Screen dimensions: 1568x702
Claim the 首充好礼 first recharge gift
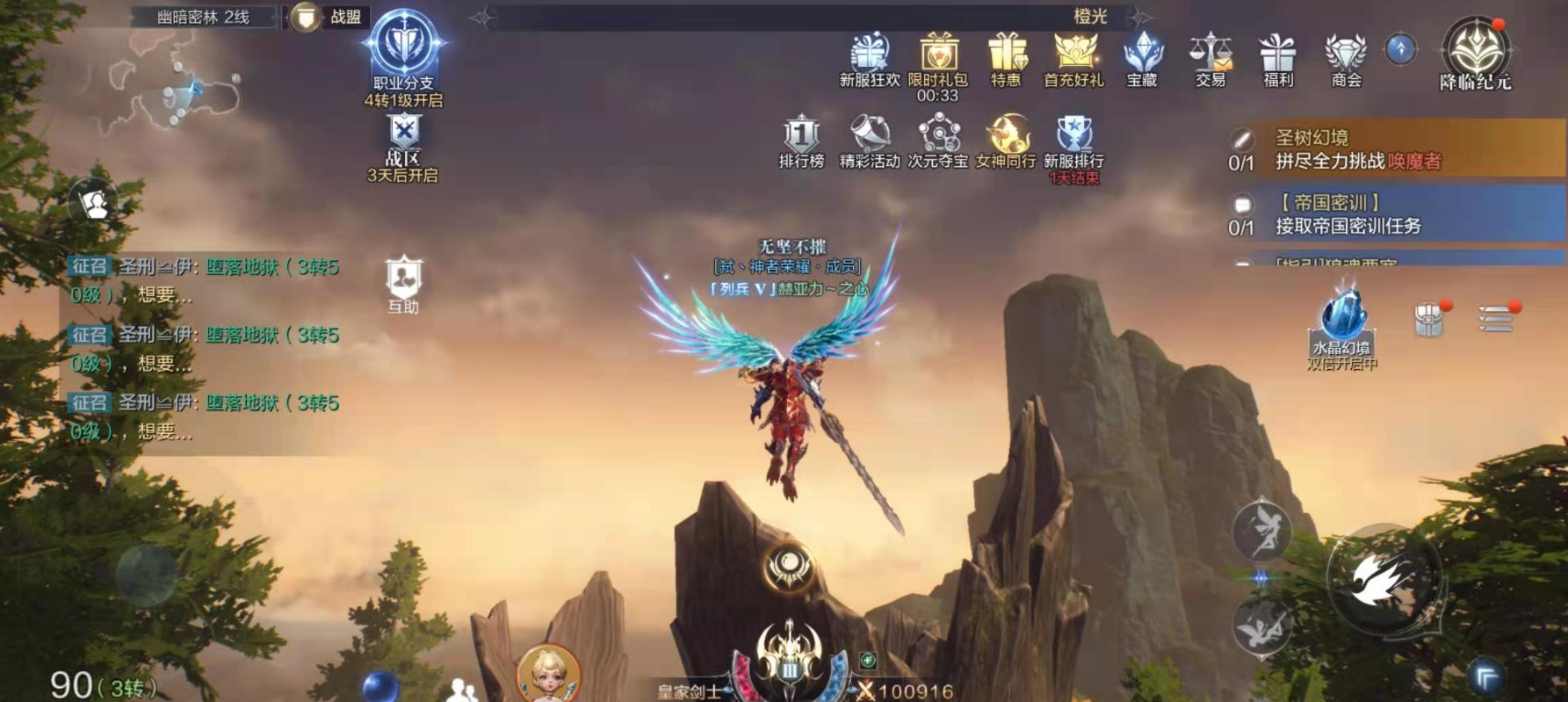[x=1073, y=55]
